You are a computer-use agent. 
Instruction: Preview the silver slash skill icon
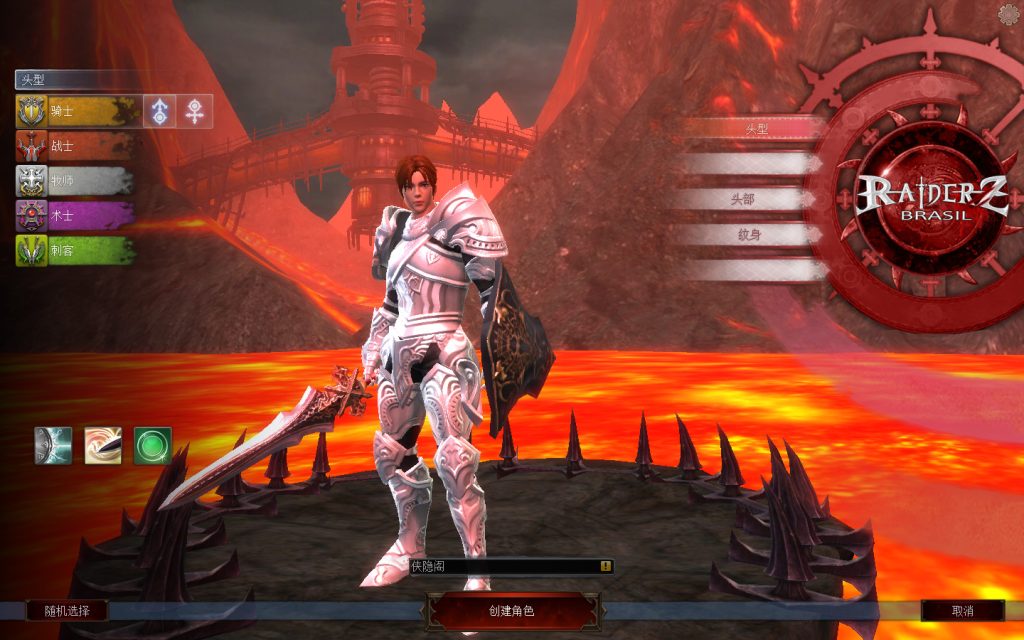coord(53,446)
